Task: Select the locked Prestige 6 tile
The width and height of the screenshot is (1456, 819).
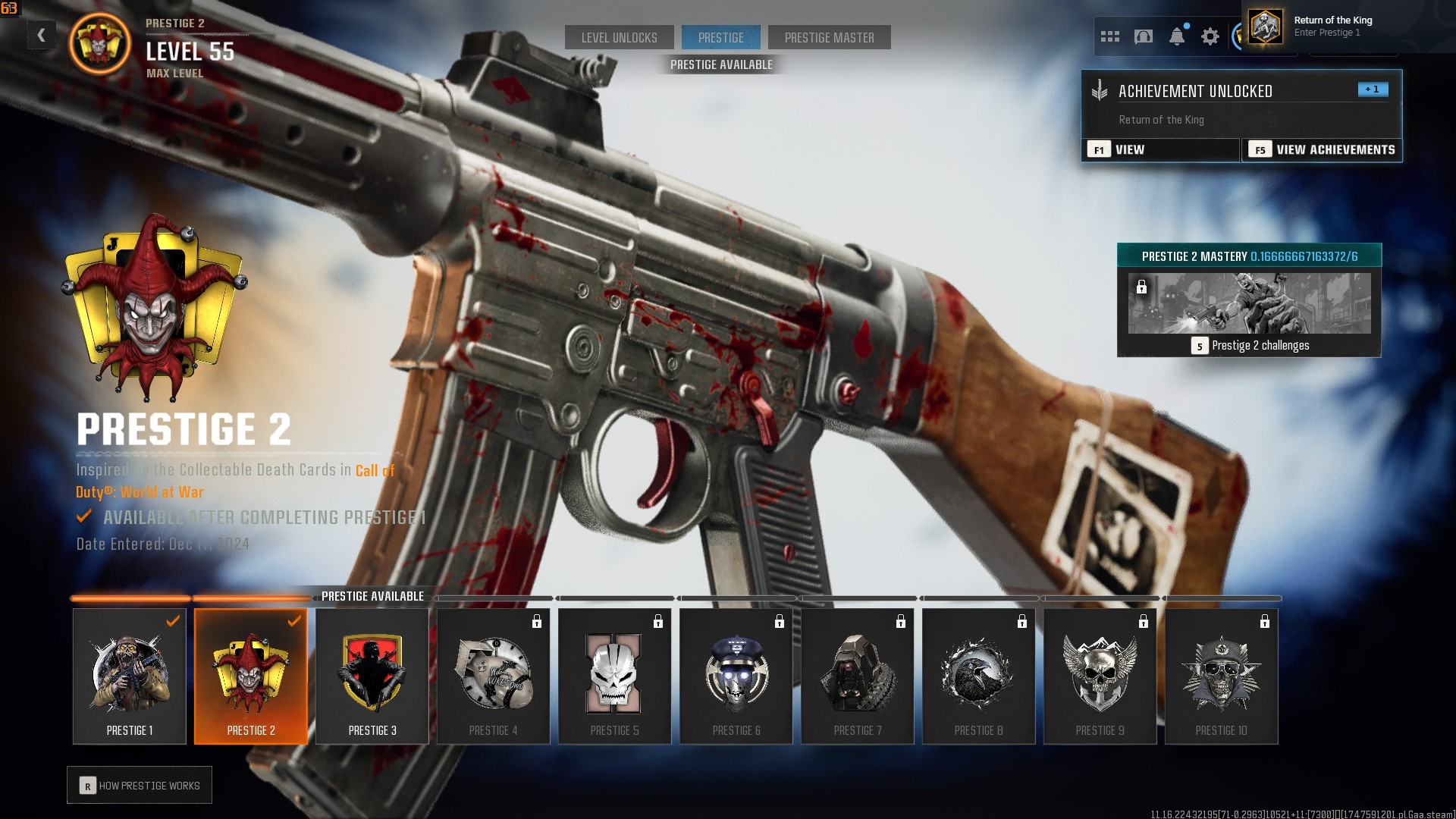Action: coord(736,676)
